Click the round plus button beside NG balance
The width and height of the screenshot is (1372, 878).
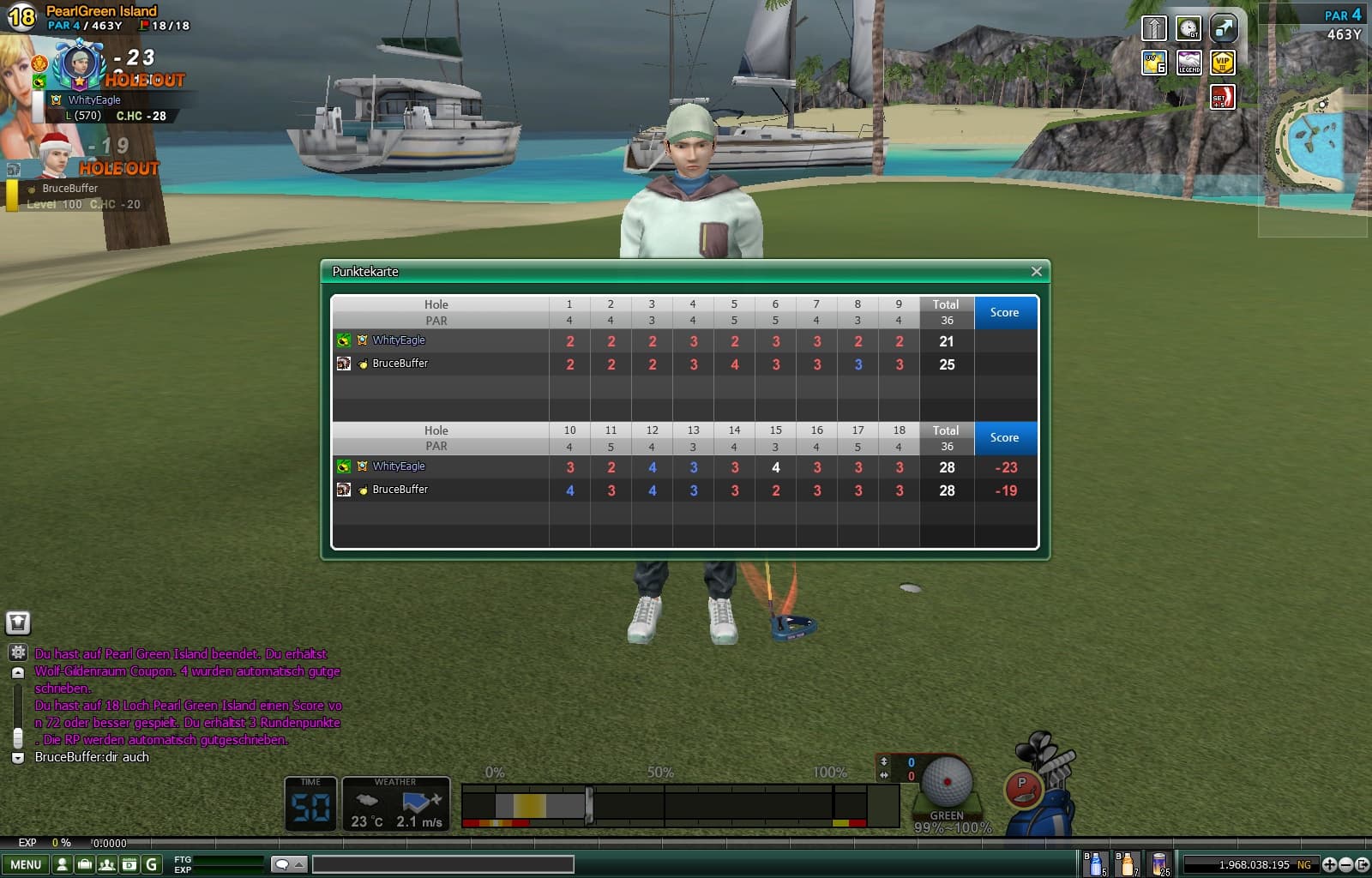tap(1329, 864)
